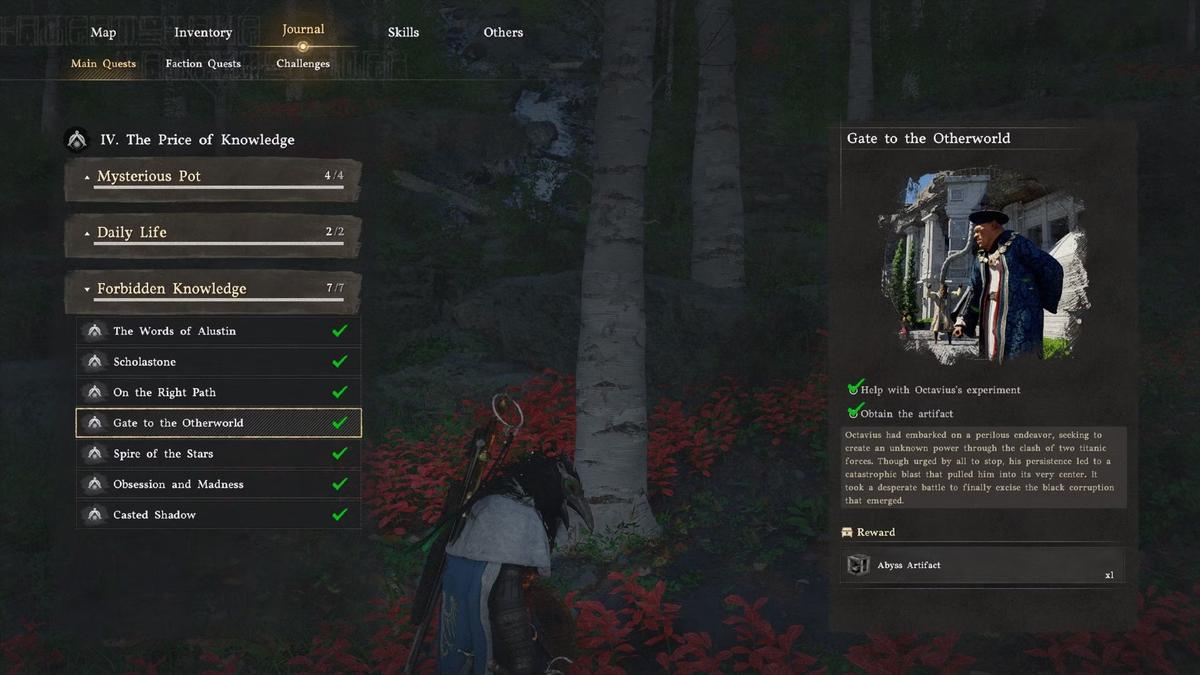
Task: View the Spire of the Stars quest
Action: pos(218,454)
